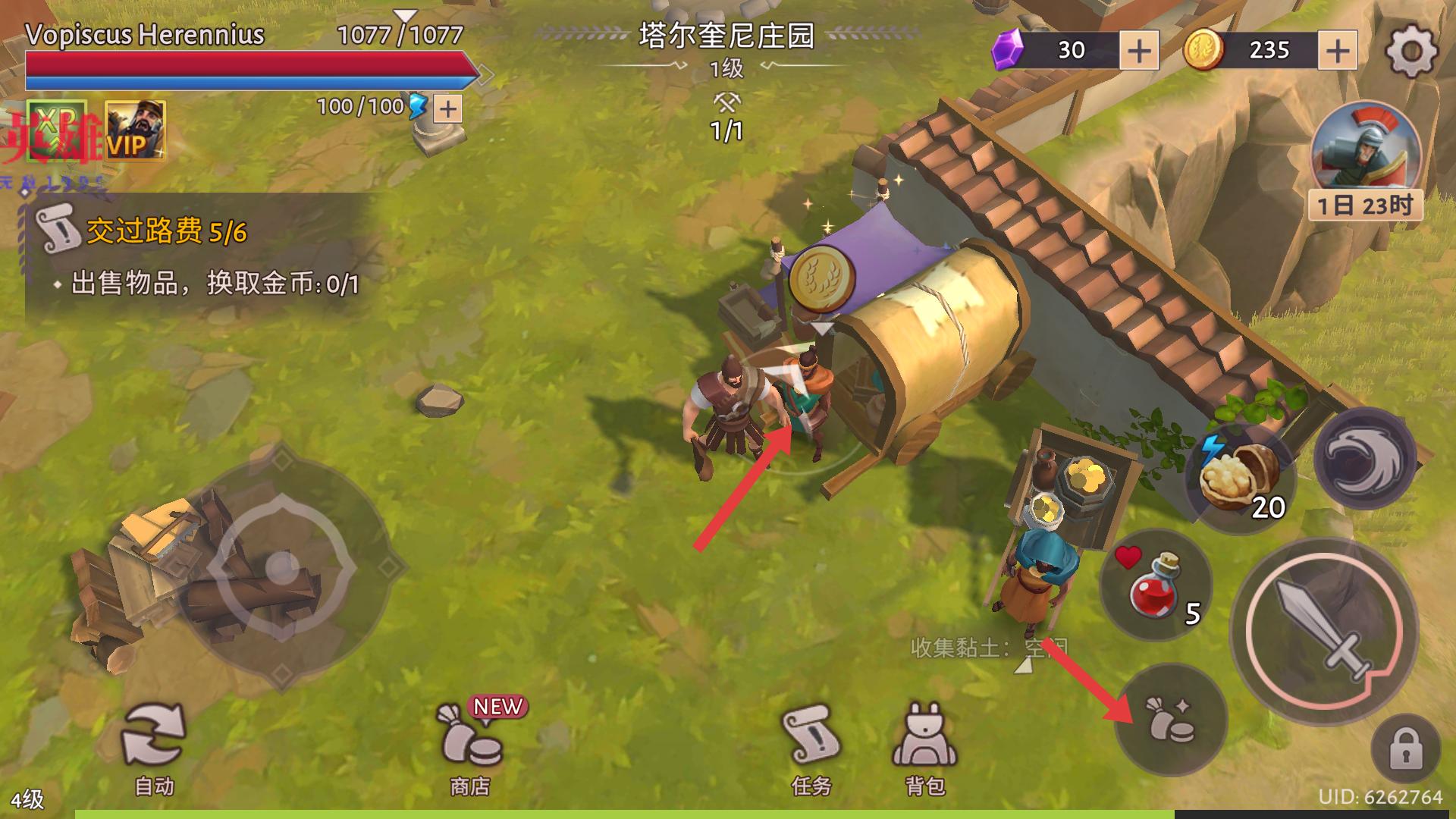Tap the XP boost icon
The height and width of the screenshot is (819, 1456).
(57, 130)
